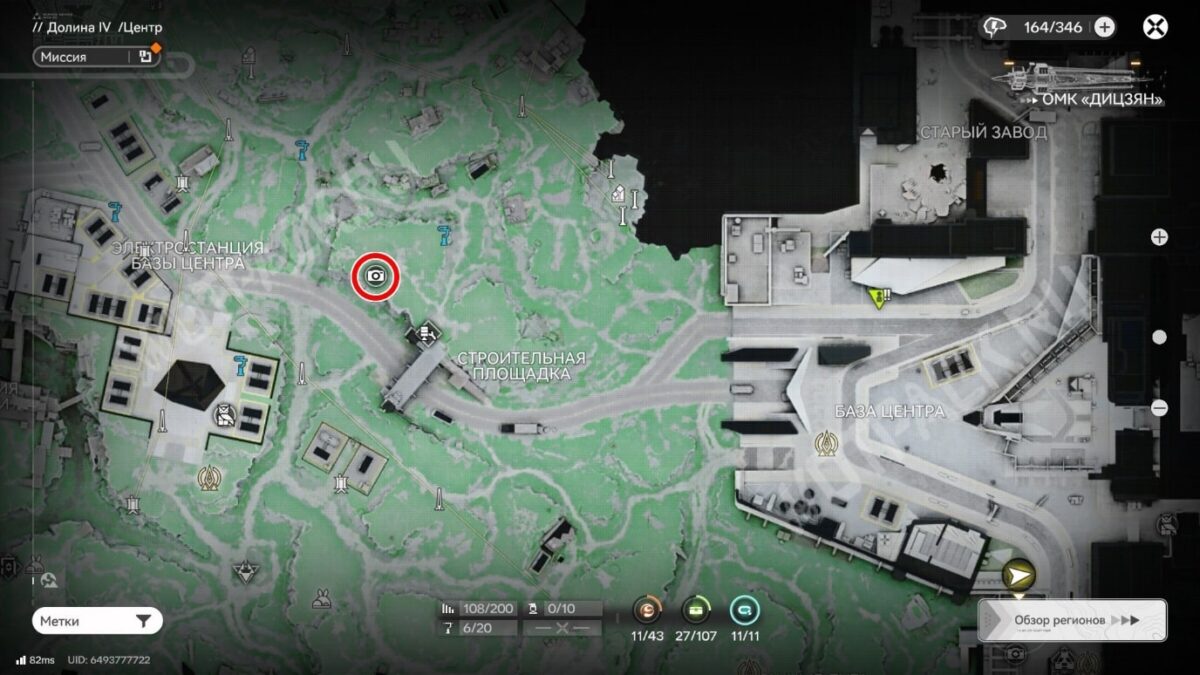Click the green chest counter icon 27/107
Viewport: 1200px width, 675px height.
696,609
